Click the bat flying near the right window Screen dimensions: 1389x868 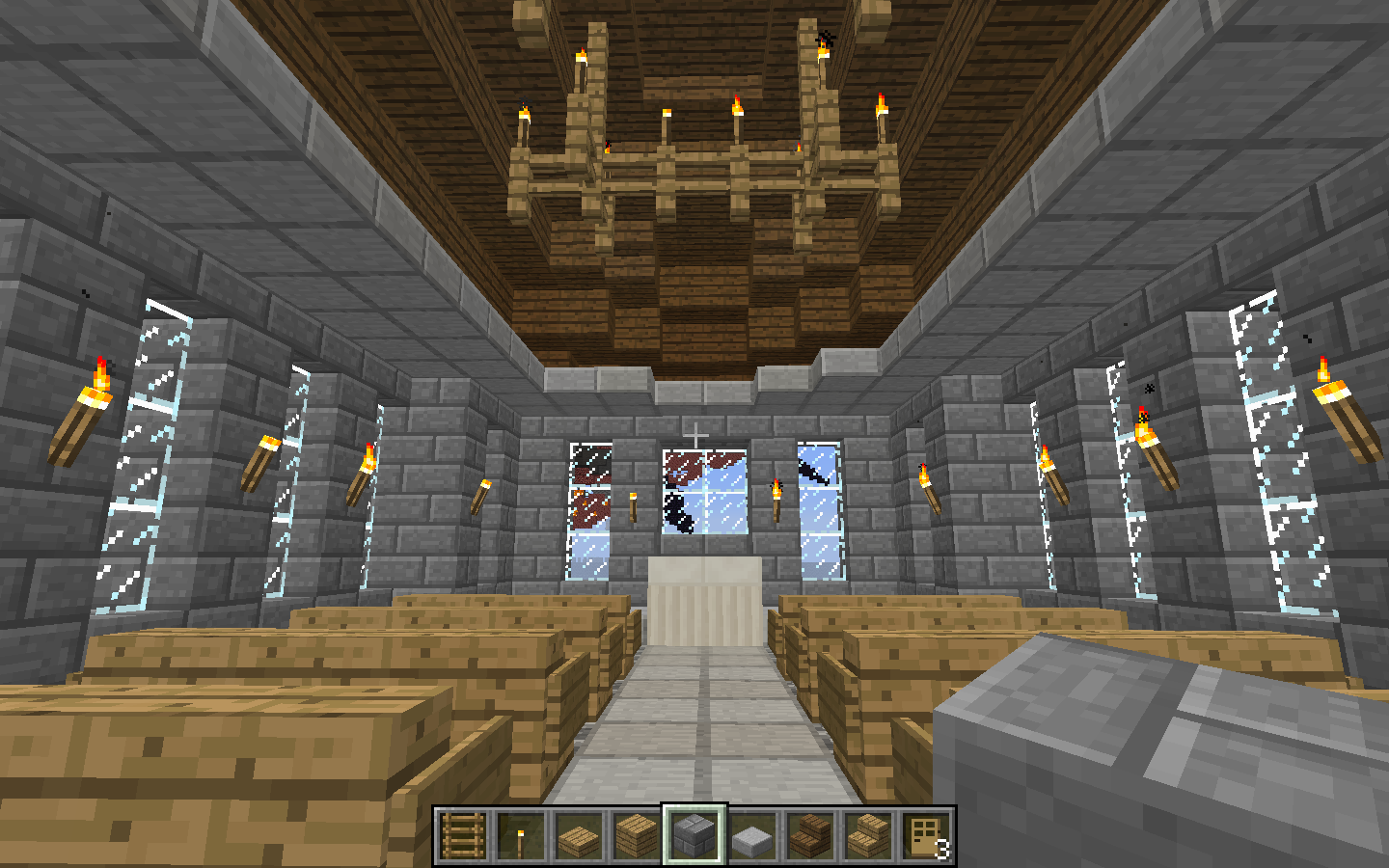click(810, 475)
